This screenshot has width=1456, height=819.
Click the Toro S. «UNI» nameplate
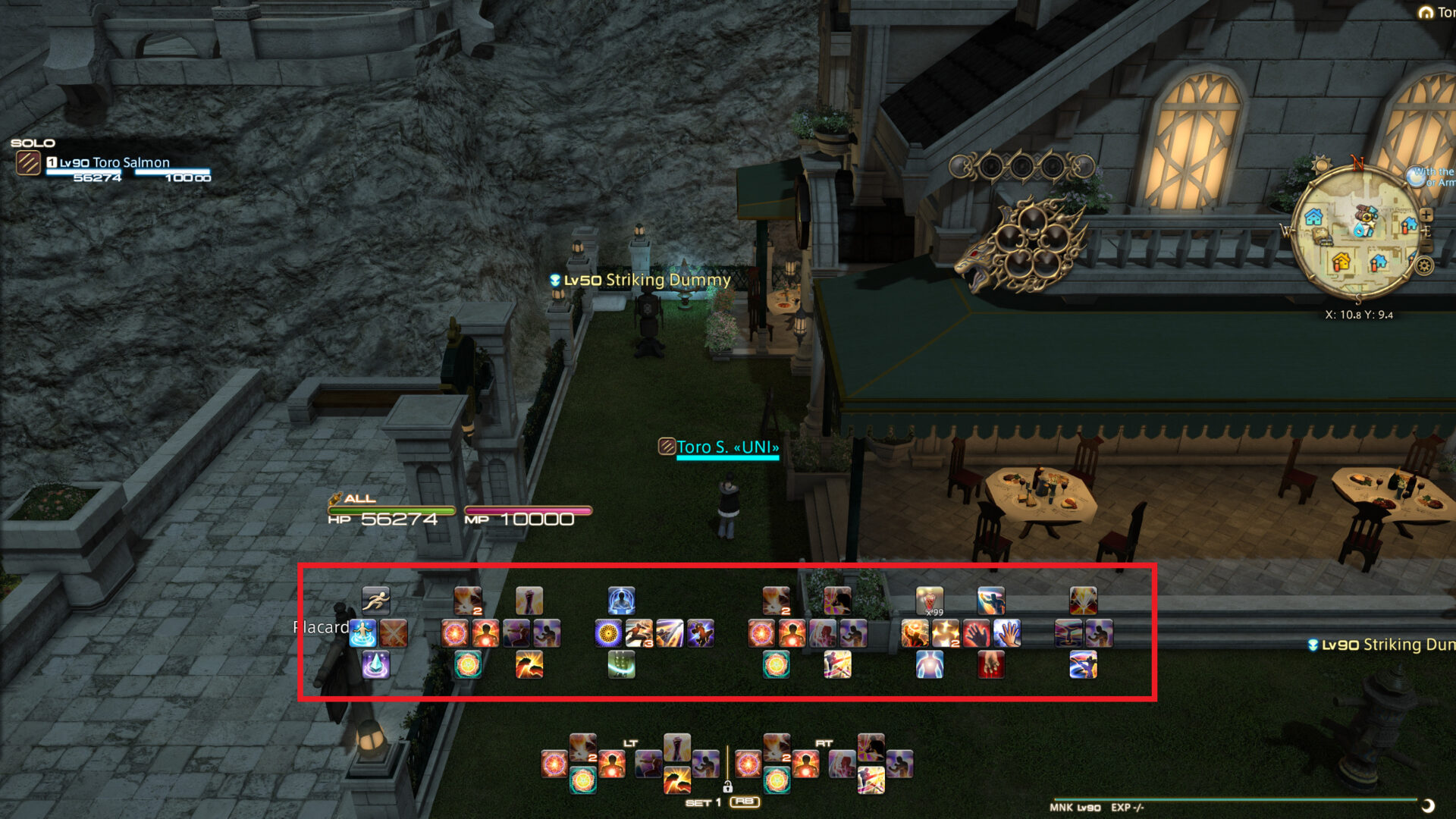[x=722, y=447]
